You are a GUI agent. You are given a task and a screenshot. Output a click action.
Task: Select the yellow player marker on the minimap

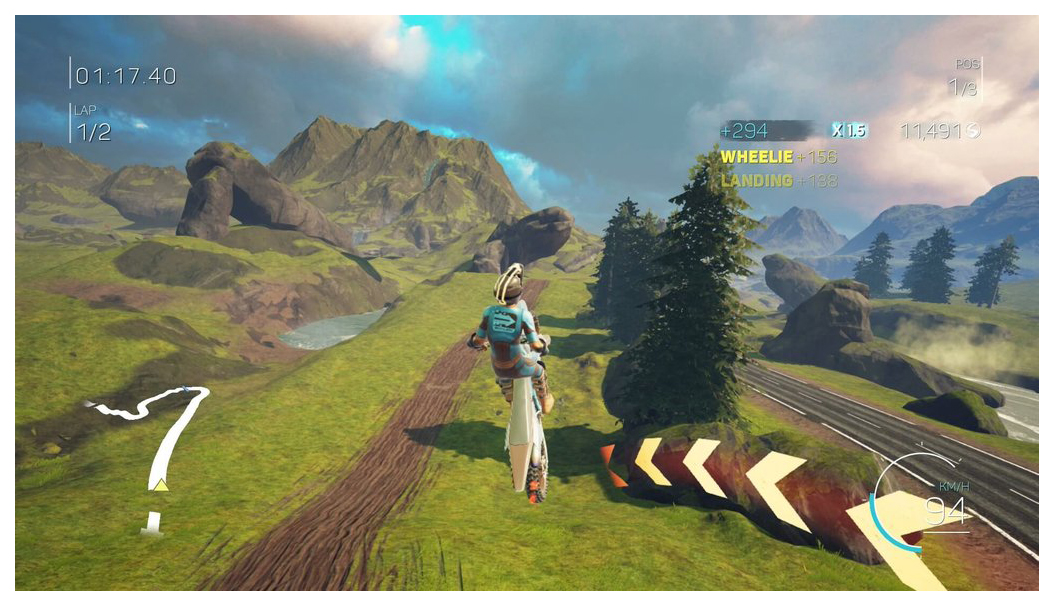pos(160,485)
